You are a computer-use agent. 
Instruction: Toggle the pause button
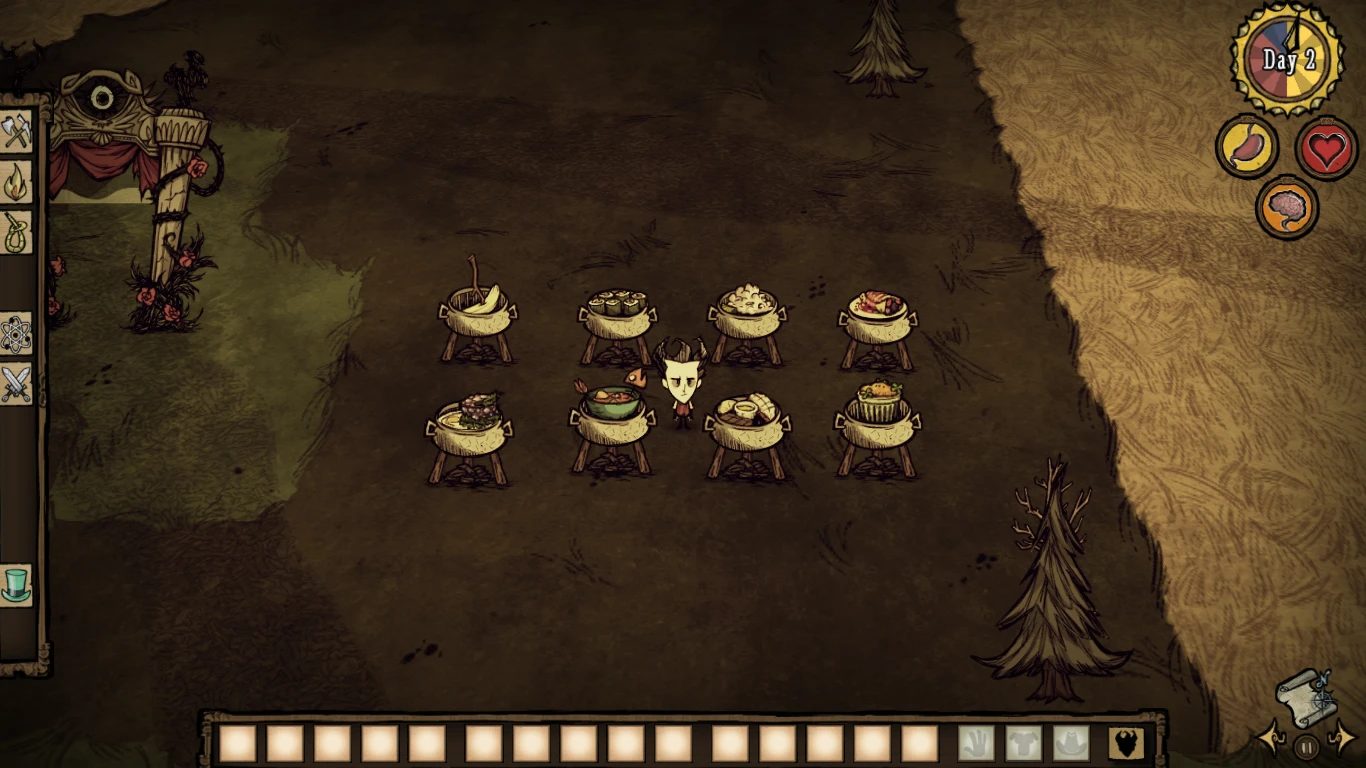1307,744
